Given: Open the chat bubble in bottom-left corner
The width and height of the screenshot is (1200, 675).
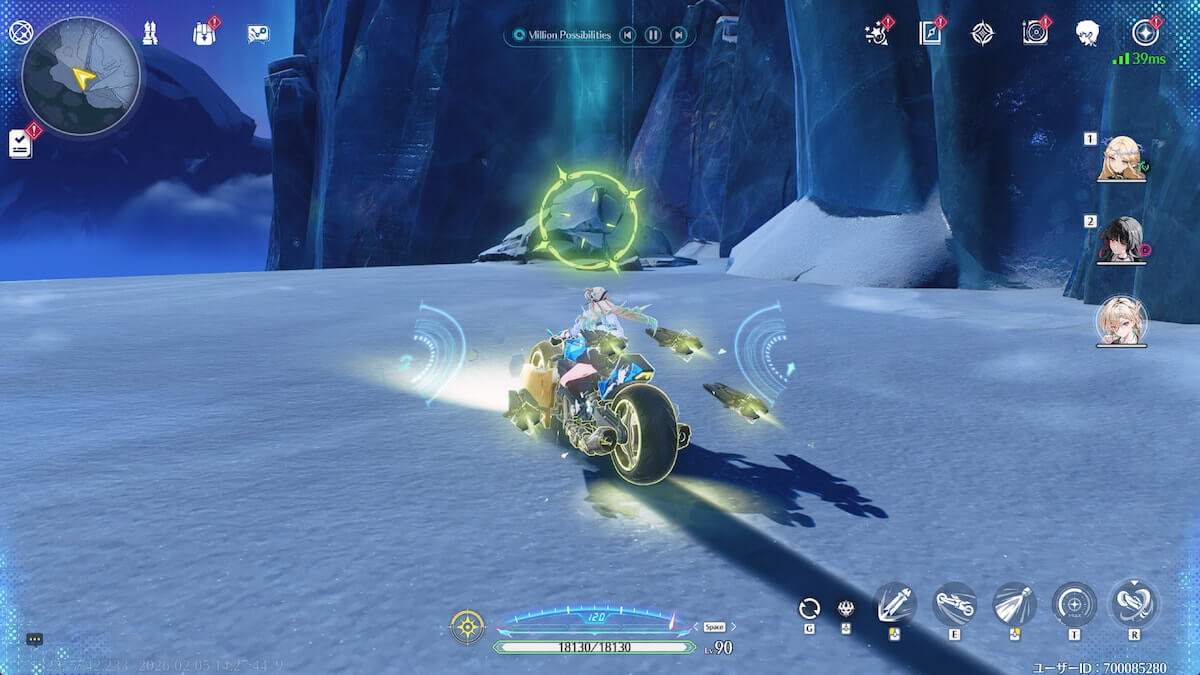Looking at the screenshot, I should tap(34, 639).
